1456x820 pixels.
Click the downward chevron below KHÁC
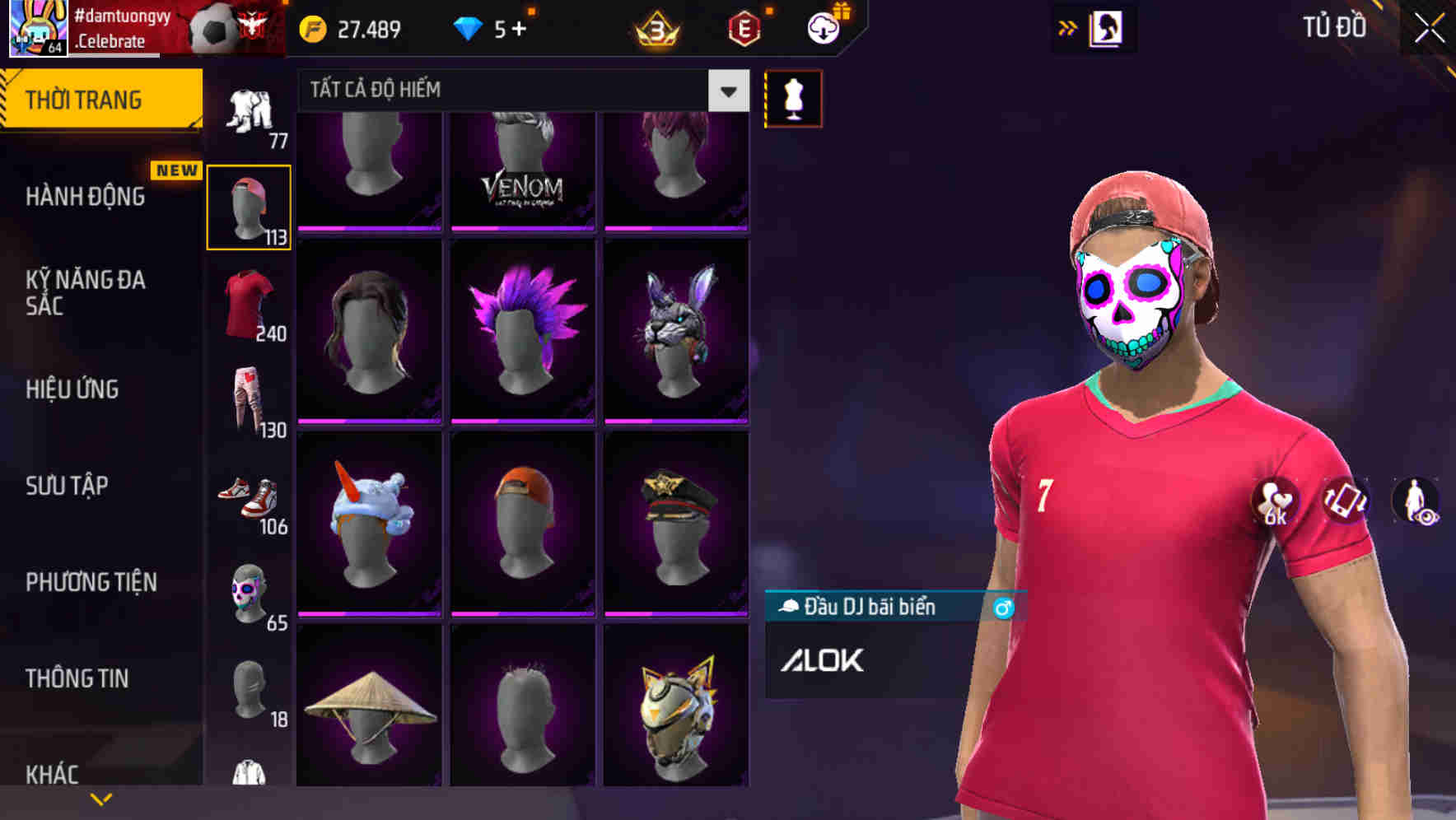(x=102, y=798)
